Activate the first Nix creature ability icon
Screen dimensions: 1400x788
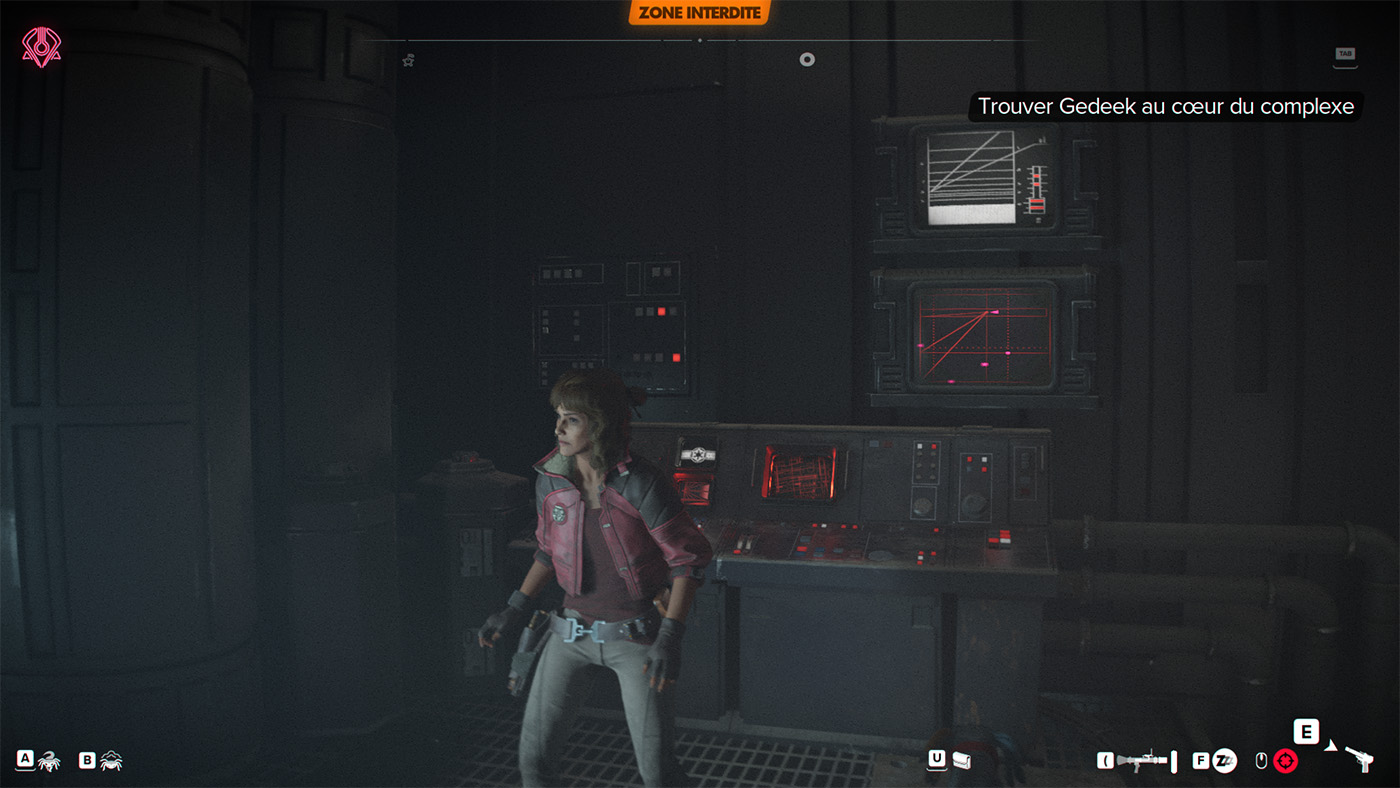pos(49,761)
